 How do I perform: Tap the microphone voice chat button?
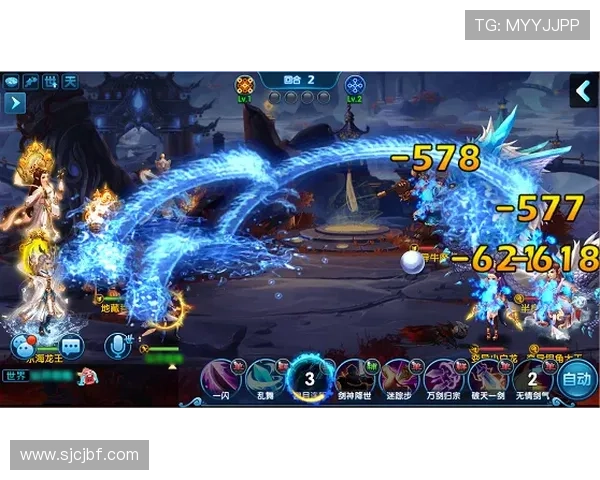[118, 346]
